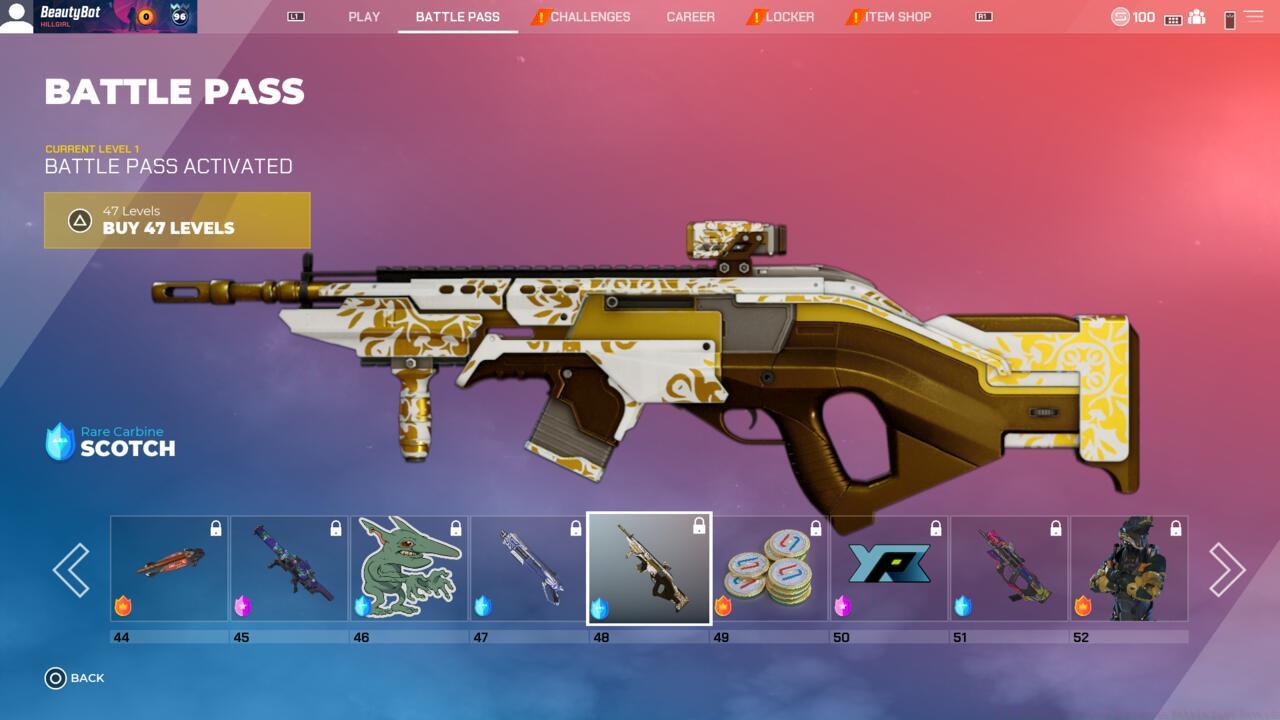Select the level 49 coins reward

coord(769,568)
